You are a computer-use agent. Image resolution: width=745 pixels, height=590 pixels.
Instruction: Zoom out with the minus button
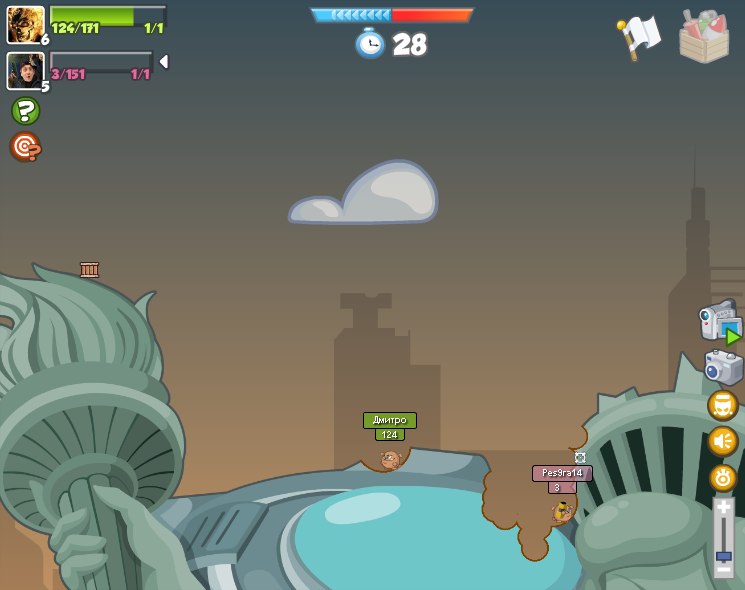(723, 570)
